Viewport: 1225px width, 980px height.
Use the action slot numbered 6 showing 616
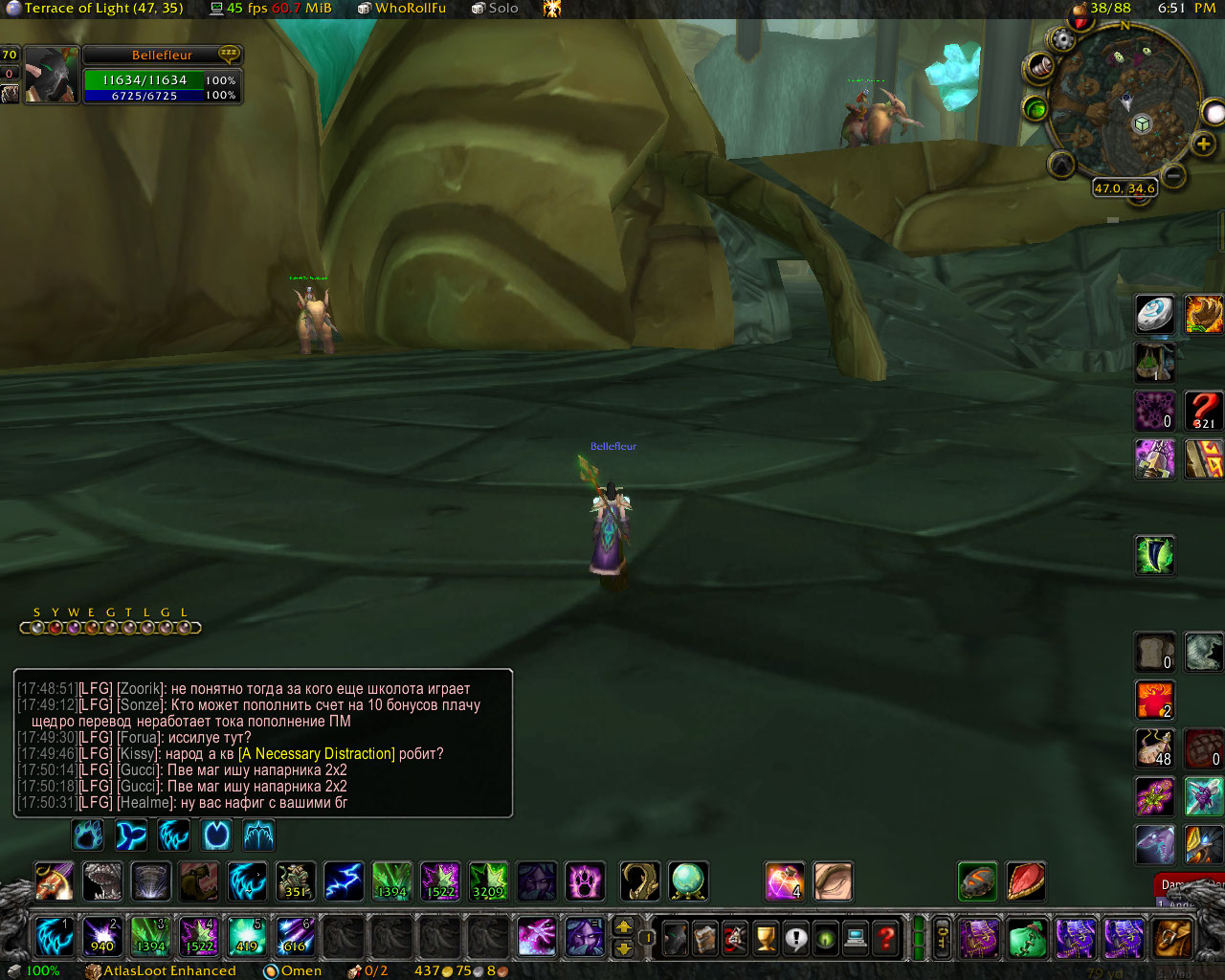[x=295, y=937]
